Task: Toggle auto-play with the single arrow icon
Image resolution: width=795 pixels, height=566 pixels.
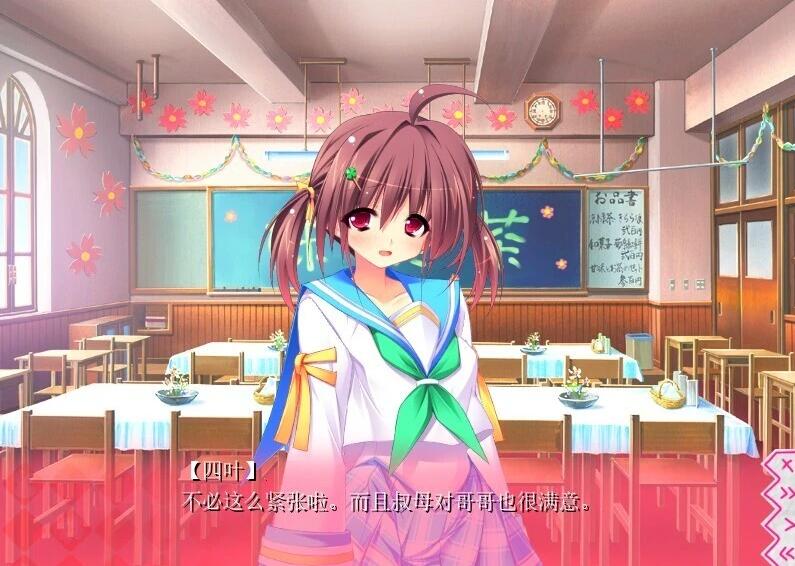Action: [x=788, y=524]
